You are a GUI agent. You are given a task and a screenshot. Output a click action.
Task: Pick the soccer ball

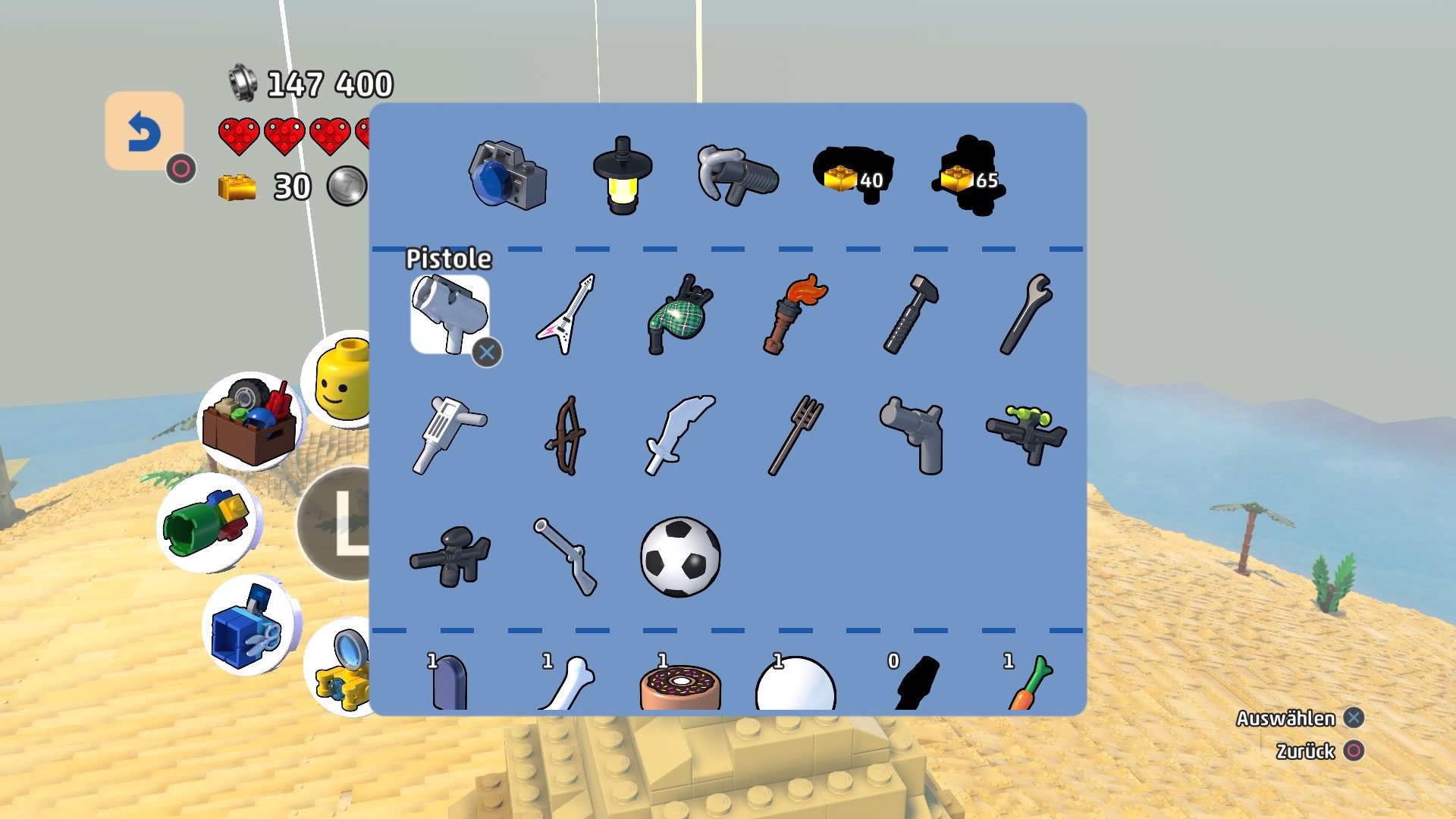coord(680,557)
